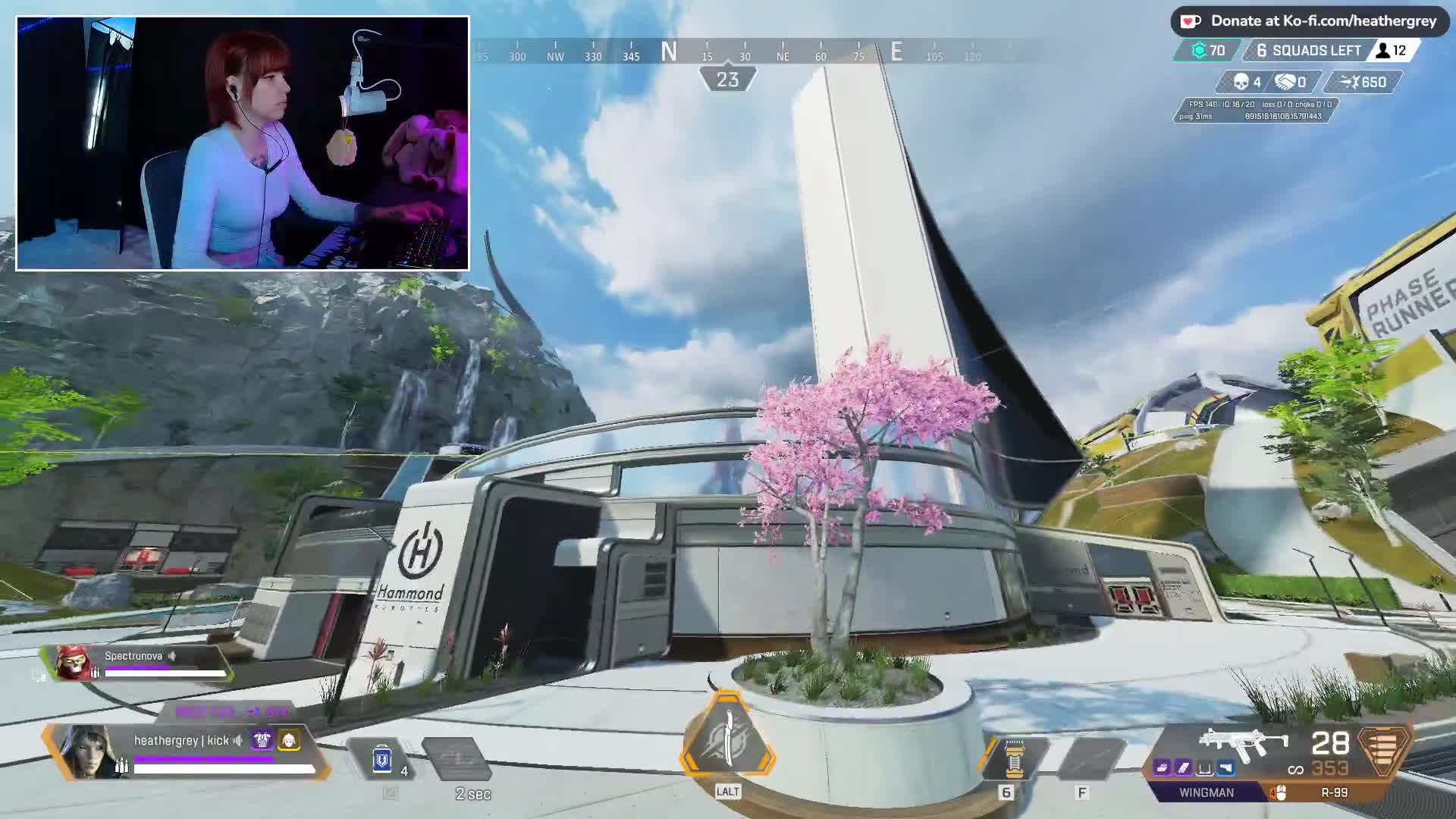Select teammate Spectrunova's portrait
1456x819 pixels.
[x=74, y=664]
